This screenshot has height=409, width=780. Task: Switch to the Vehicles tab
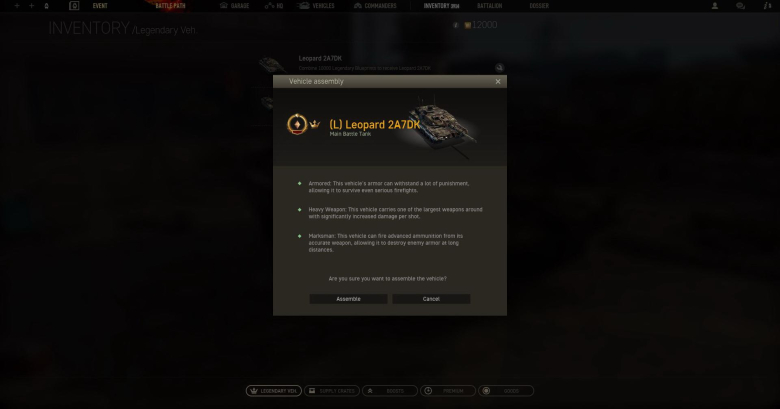[319, 6]
